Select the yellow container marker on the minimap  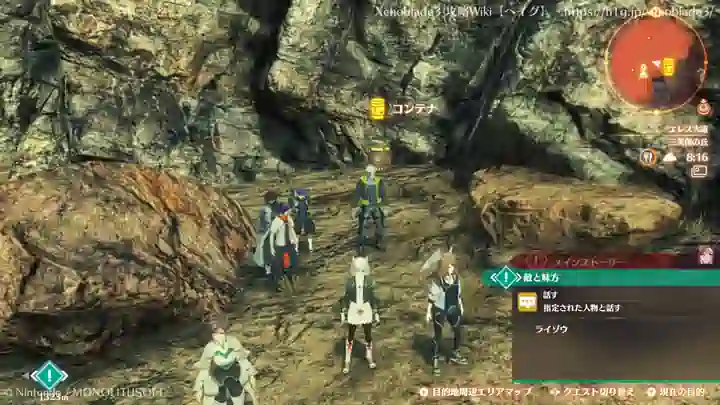tap(668, 66)
